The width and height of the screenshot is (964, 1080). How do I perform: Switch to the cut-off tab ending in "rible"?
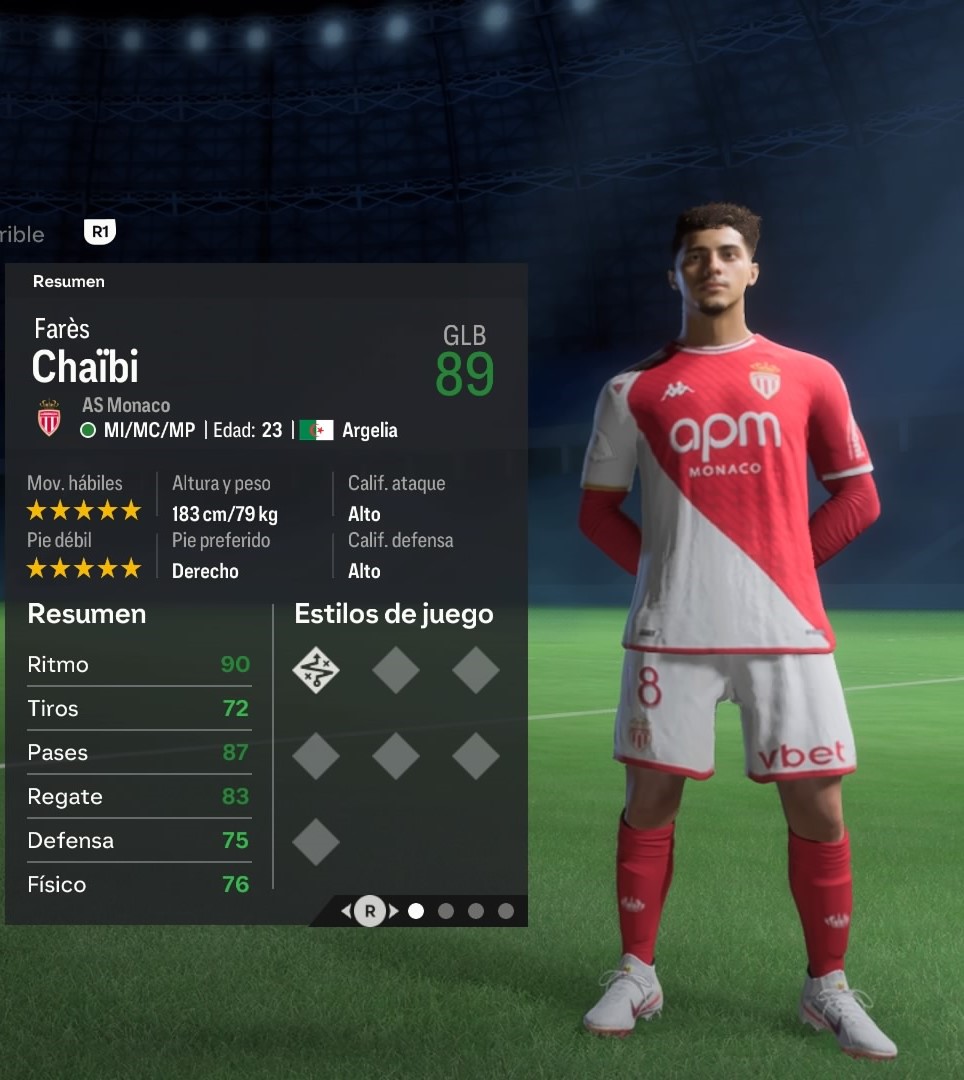pos(22,234)
